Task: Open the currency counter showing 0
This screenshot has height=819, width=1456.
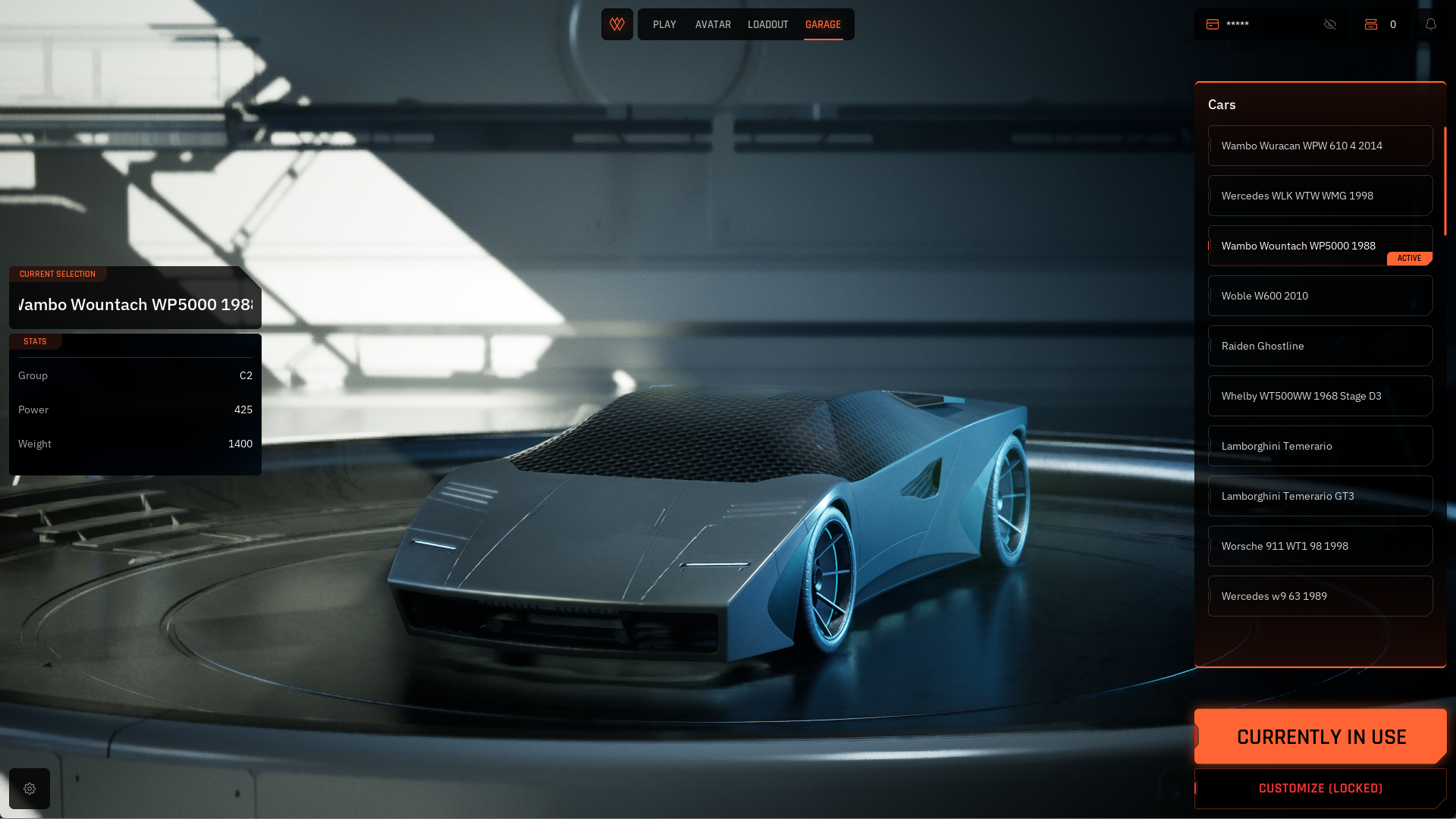Action: click(x=1382, y=24)
